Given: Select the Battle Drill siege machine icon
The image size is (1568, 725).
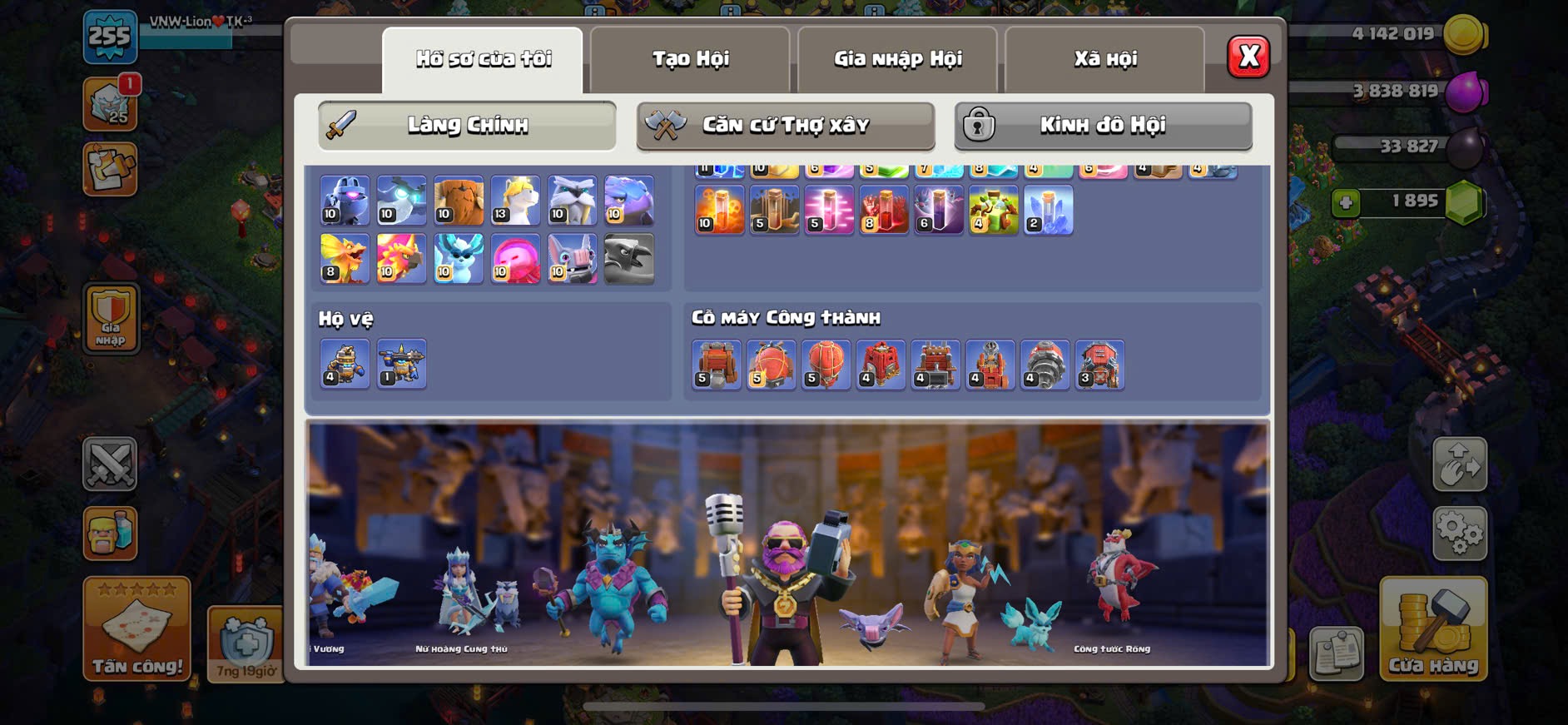Looking at the screenshot, I should pyautogui.click(x=1045, y=365).
